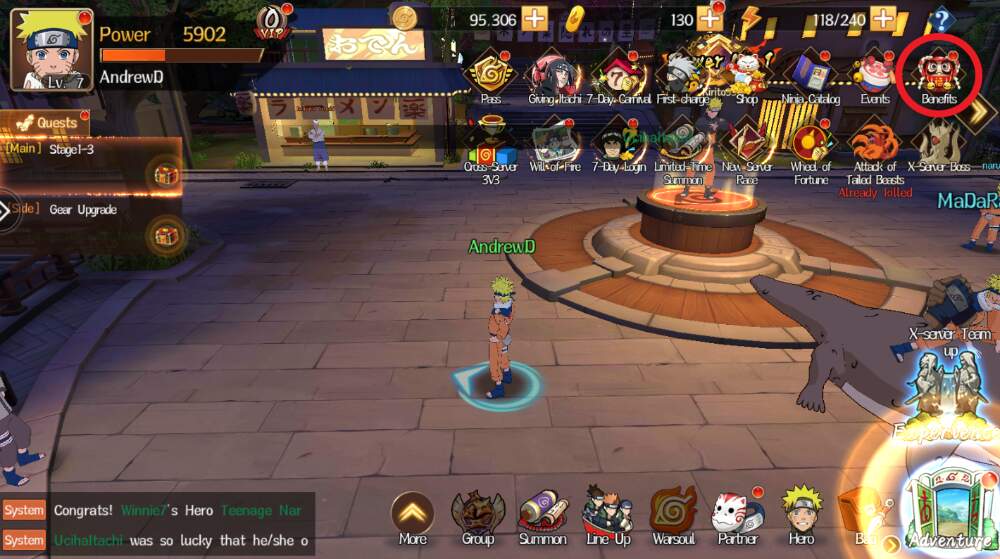Open the Events menu
Image resolution: width=1000 pixels, height=559 pixels.
tap(874, 75)
